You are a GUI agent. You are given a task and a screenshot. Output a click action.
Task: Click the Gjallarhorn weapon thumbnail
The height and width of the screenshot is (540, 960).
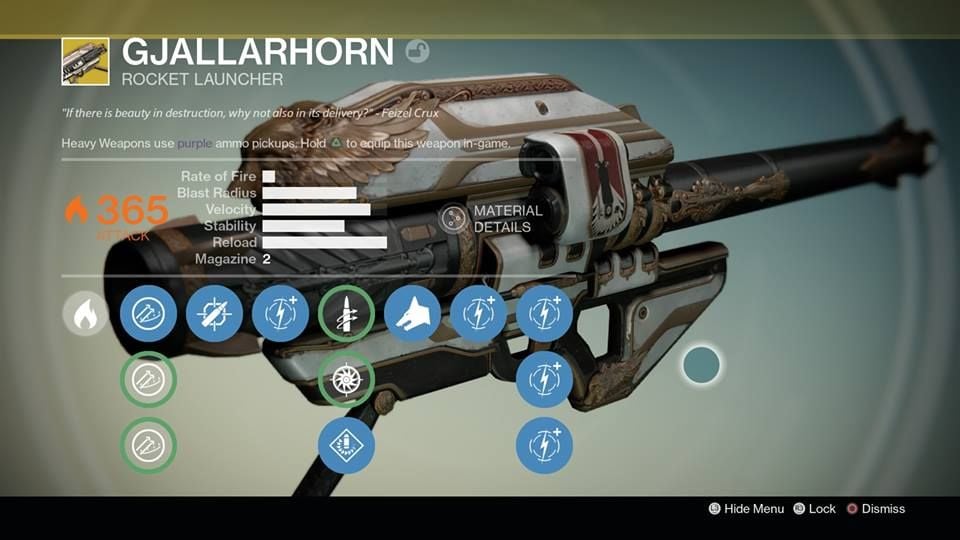tap(85, 61)
